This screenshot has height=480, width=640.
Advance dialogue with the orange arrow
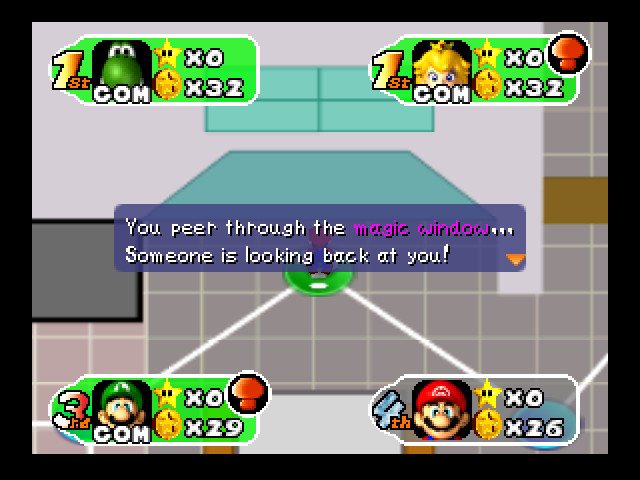[515, 258]
